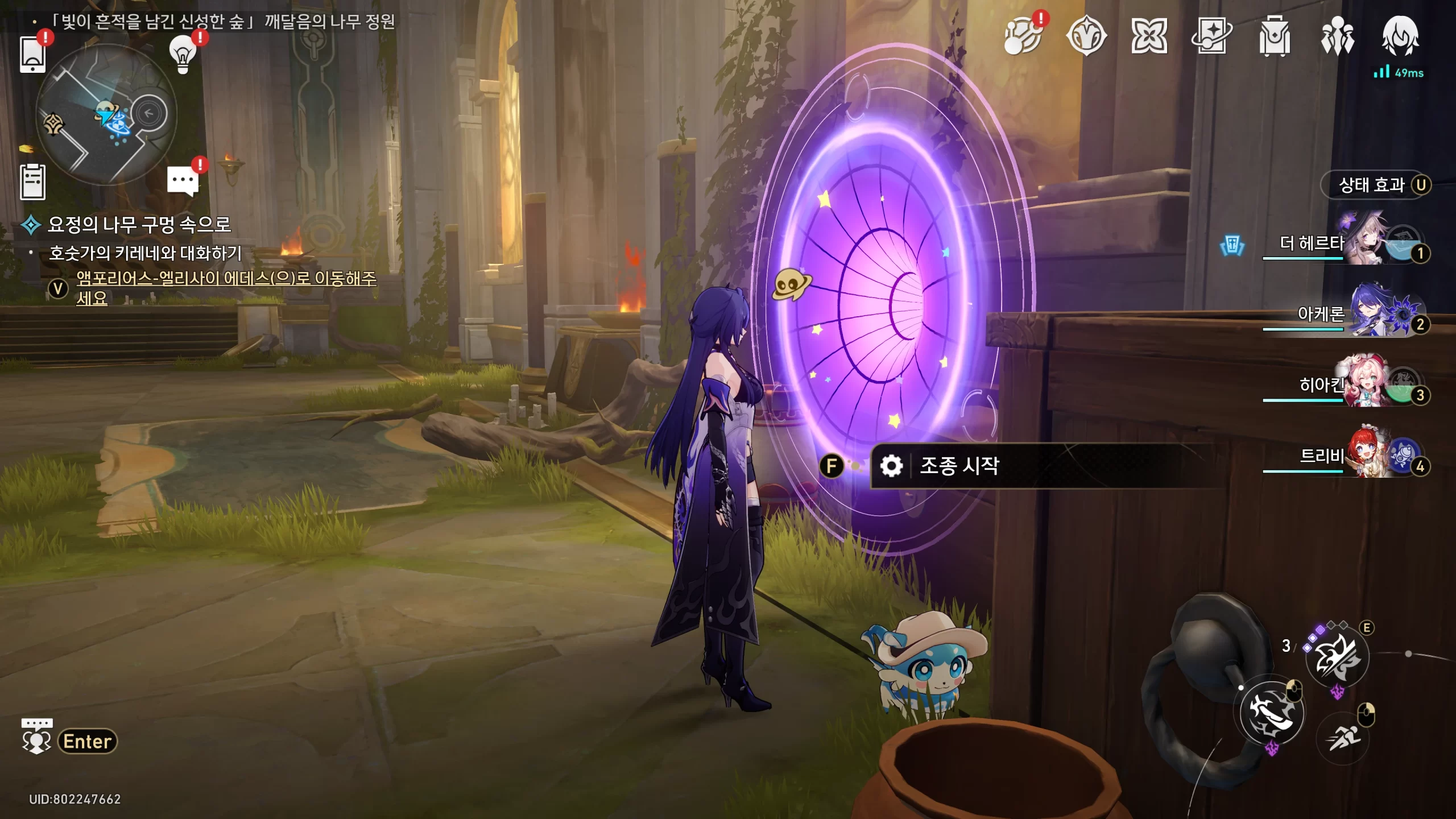
Task: Click the lightbulb hint icon
Action: 183,55
